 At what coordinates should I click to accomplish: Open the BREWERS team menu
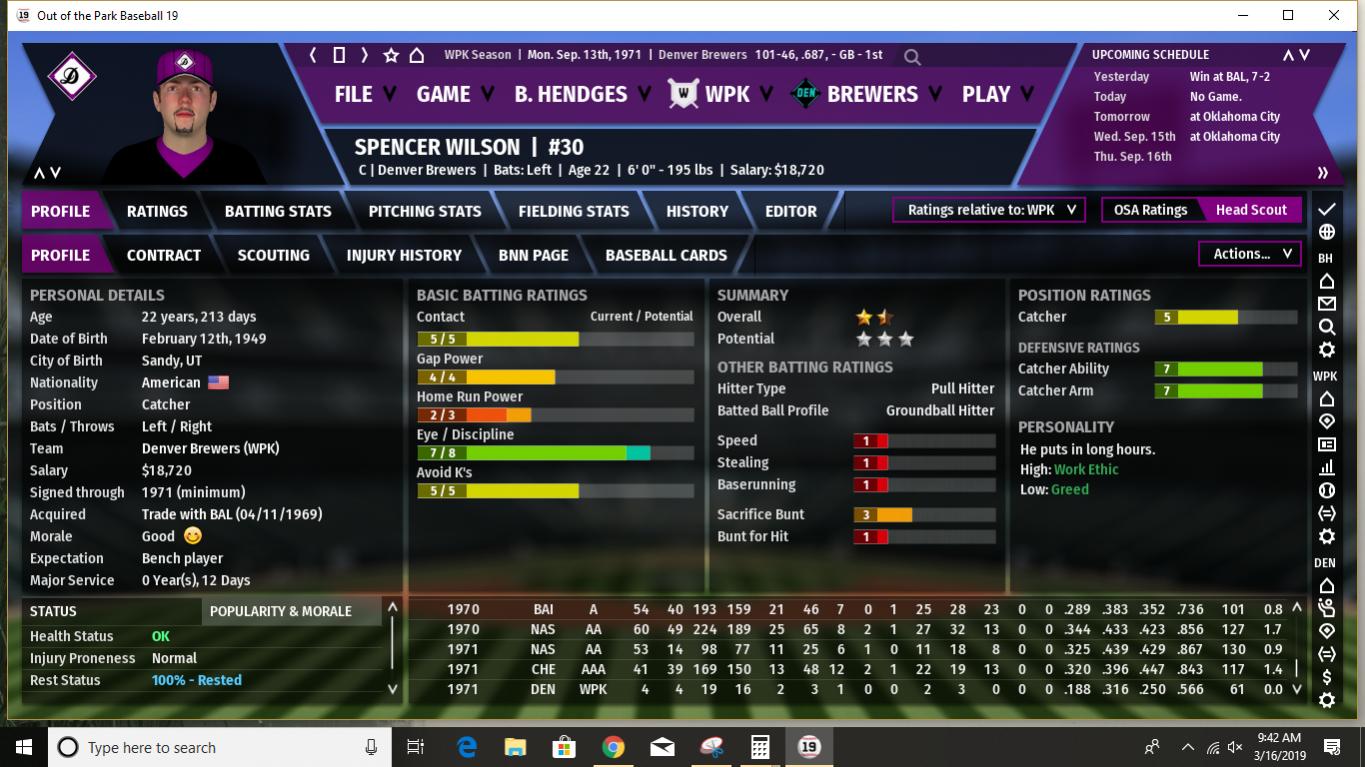pos(872,94)
